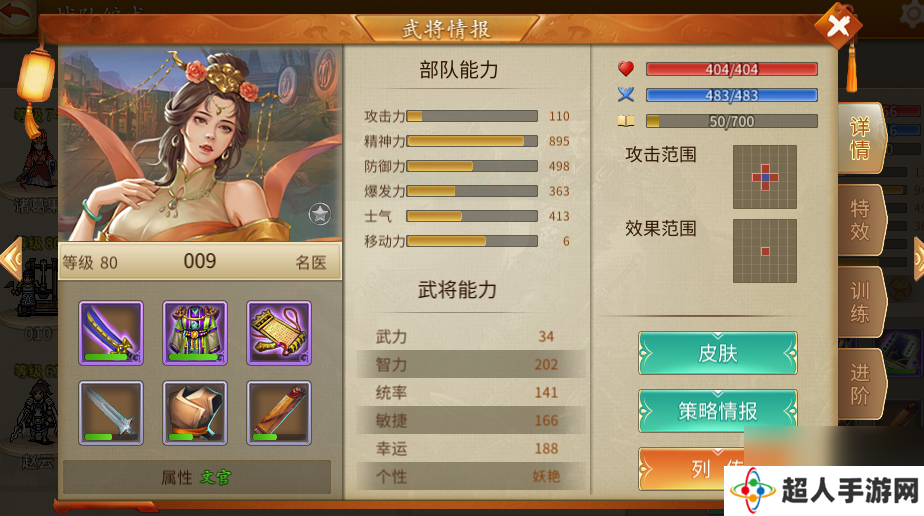The height and width of the screenshot is (516, 924).
Task: Go to the next general with right arrow
Action: click(x=918, y=259)
